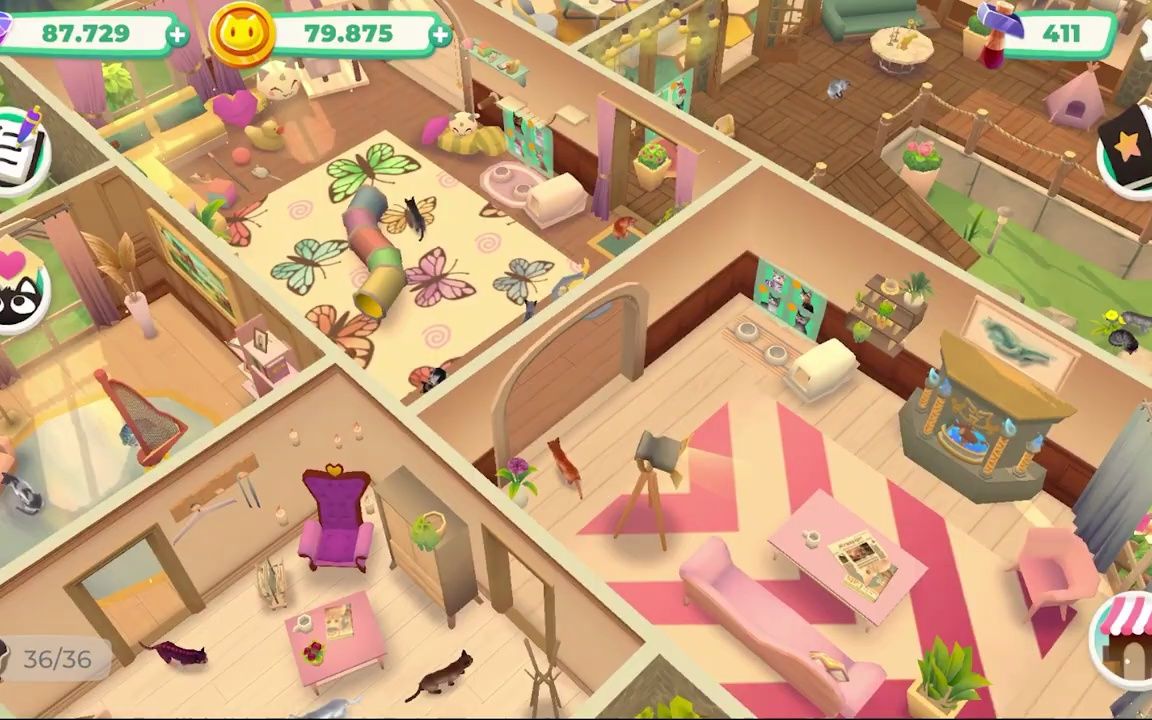The height and width of the screenshot is (720, 1152).
Task: Open the cat with heart icon
Action: [20, 287]
